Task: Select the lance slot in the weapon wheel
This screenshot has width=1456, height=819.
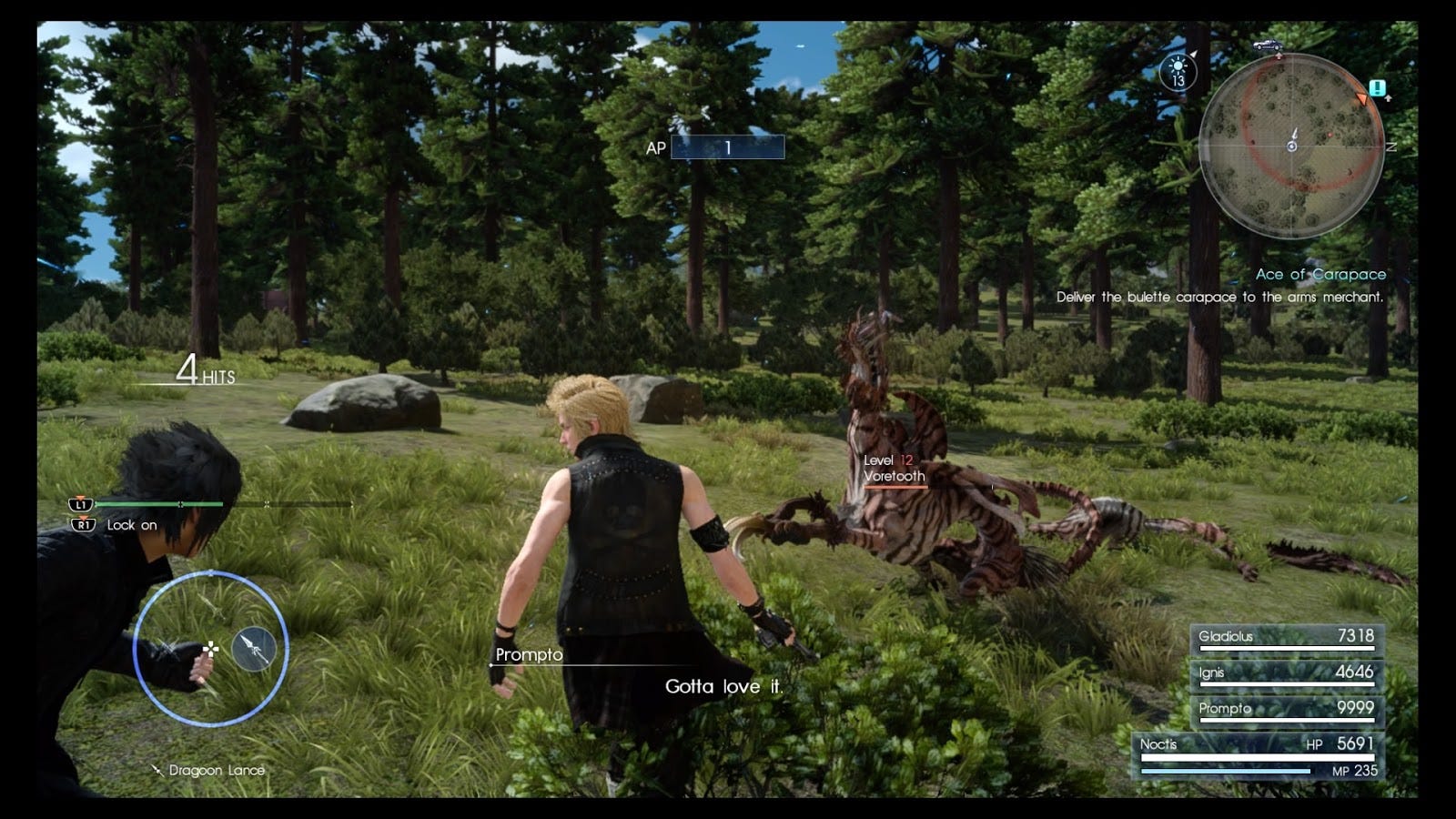Action: 254,649
